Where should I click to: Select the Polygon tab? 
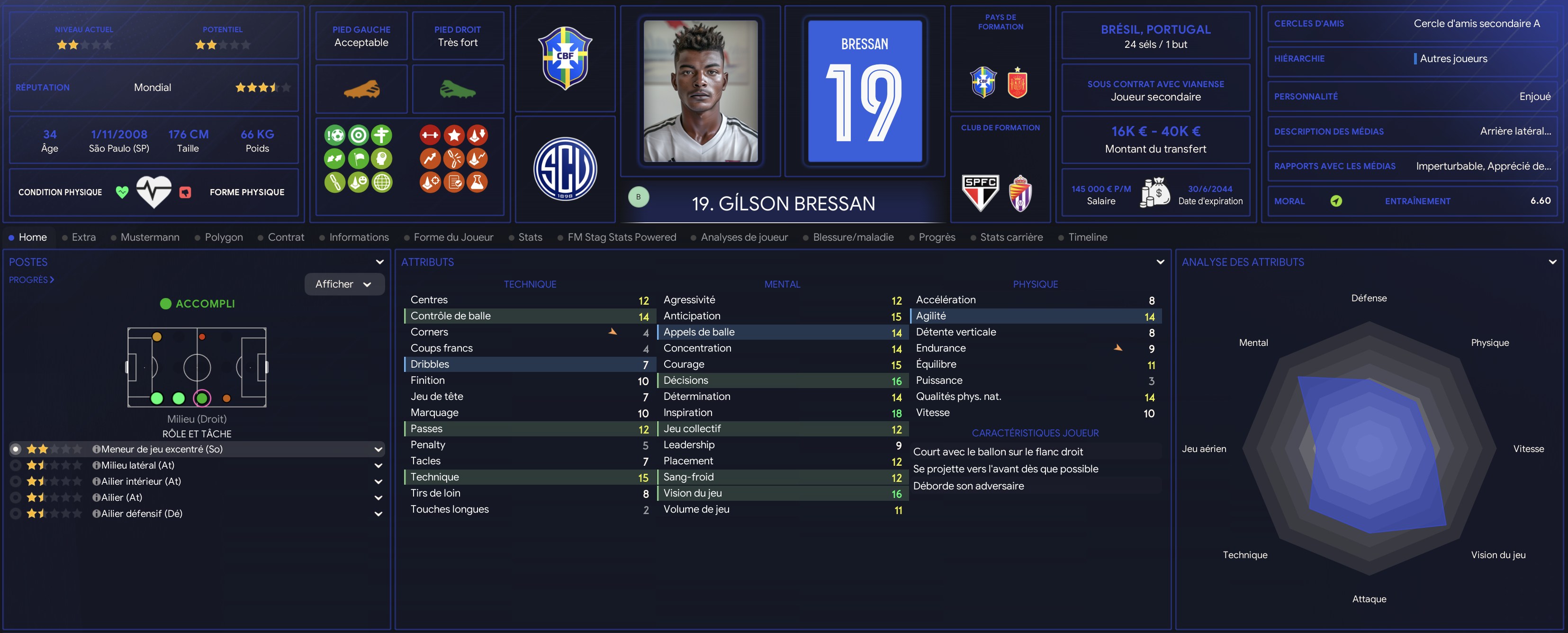coord(224,237)
